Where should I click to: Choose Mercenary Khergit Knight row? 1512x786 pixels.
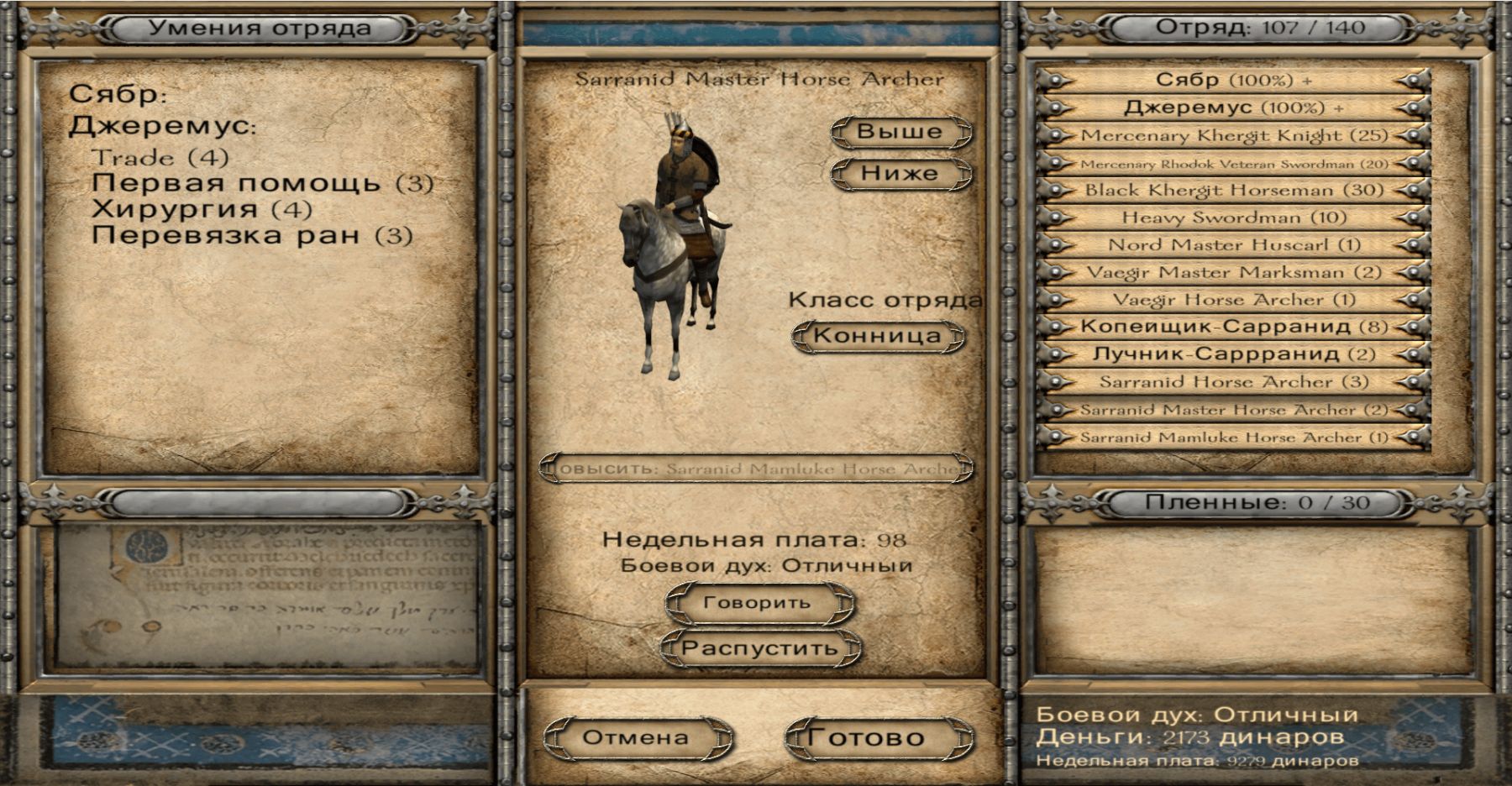[1233, 135]
